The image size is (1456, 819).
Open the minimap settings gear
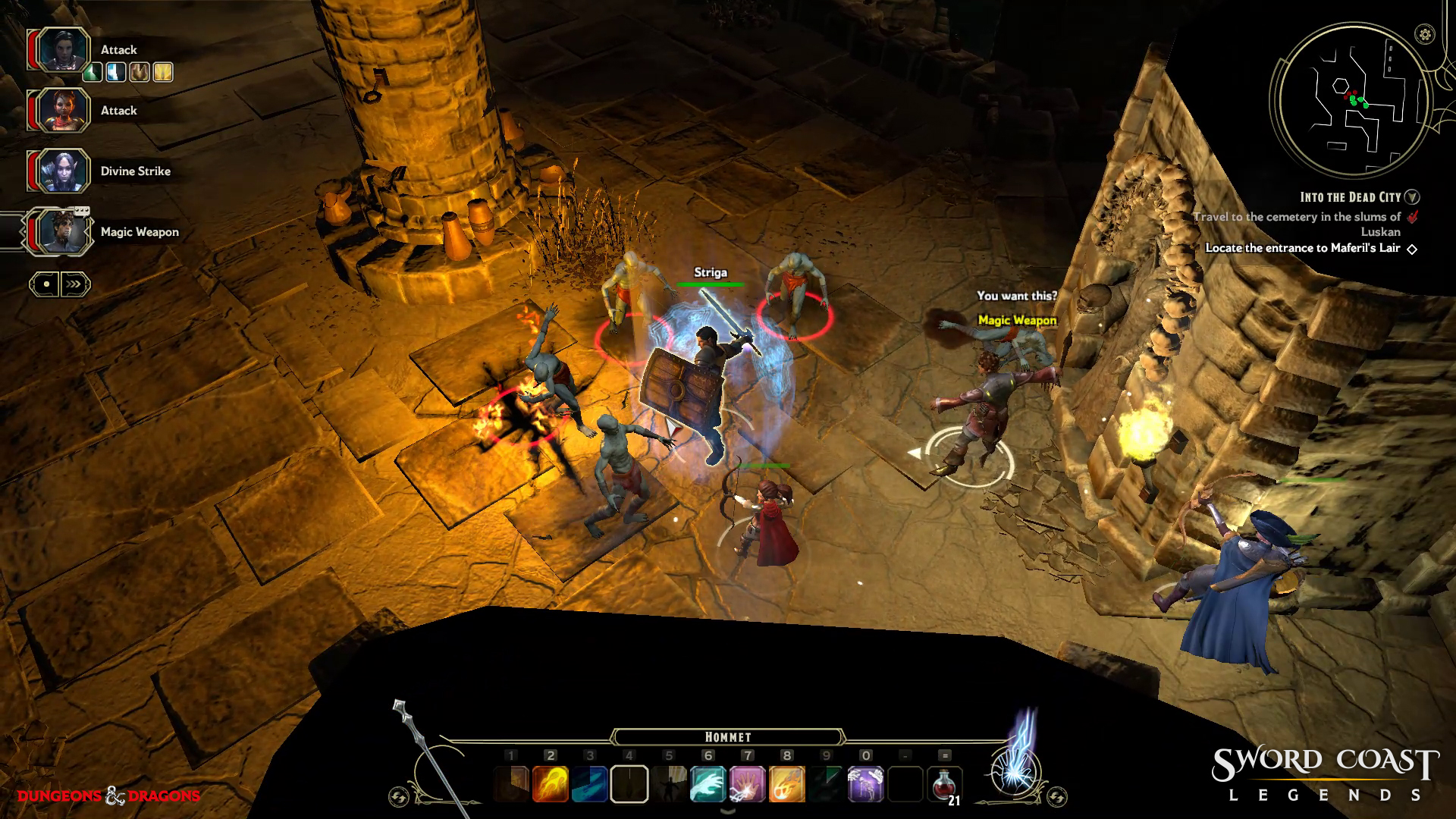click(x=1425, y=33)
